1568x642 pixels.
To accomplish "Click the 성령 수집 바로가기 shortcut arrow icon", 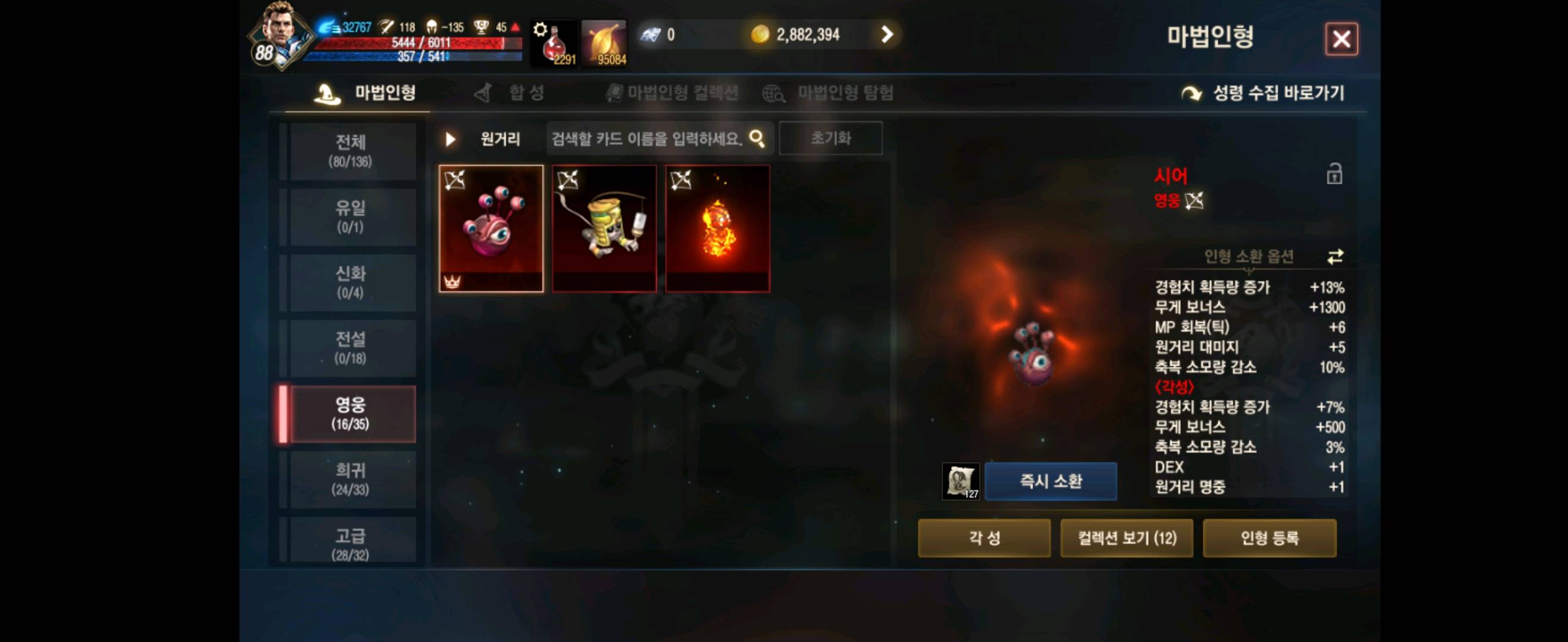I will [x=1191, y=93].
